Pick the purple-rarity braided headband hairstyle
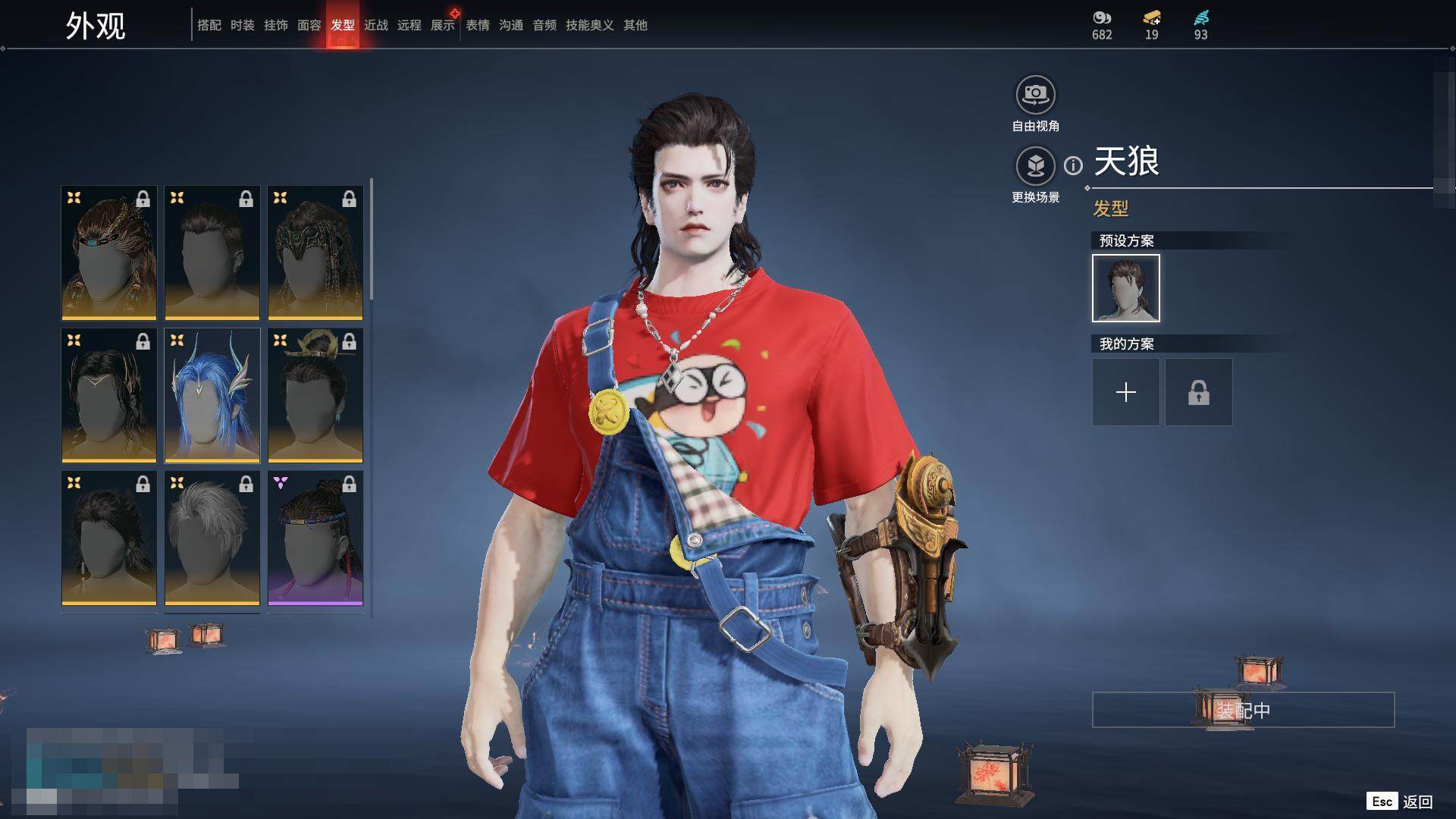 pyautogui.click(x=315, y=538)
